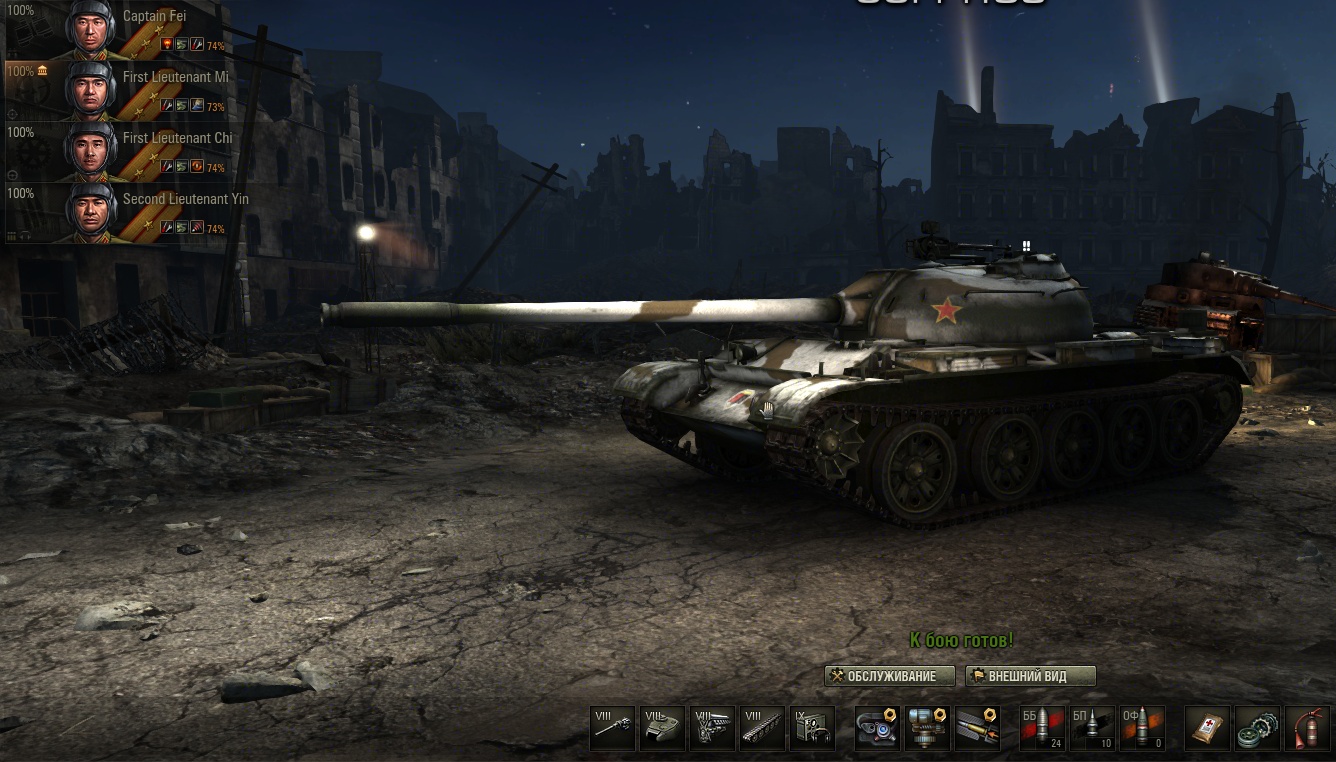This screenshot has height=762, width=1336.
Task: Click the gun rammer equipment slot
Action: 977,728
